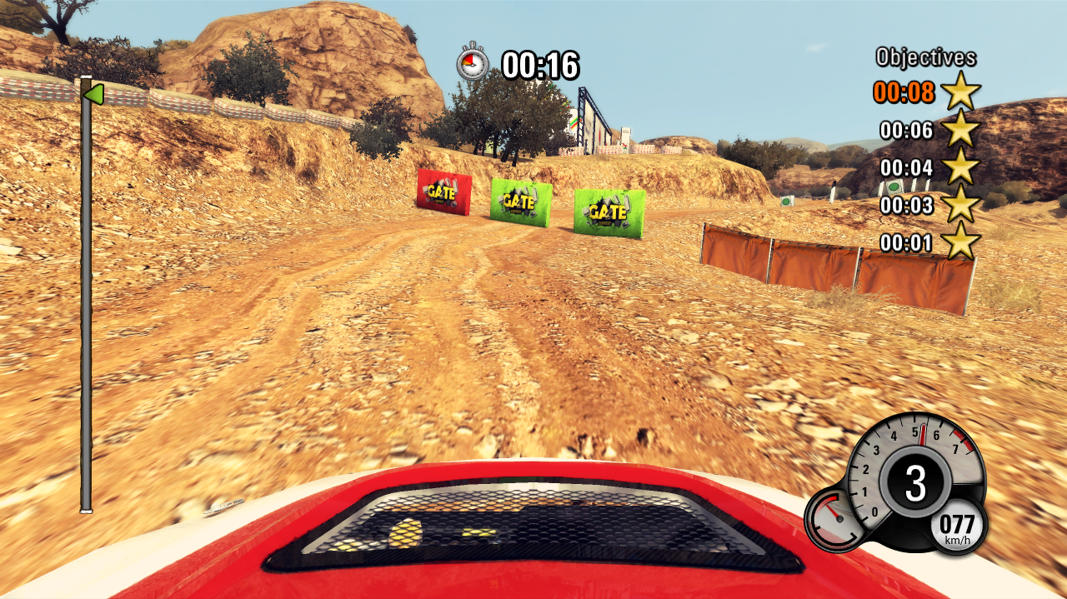The height and width of the screenshot is (599, 1067).
Task: Choose the star next to 00:01 objective
Action: tap(960, 242)
